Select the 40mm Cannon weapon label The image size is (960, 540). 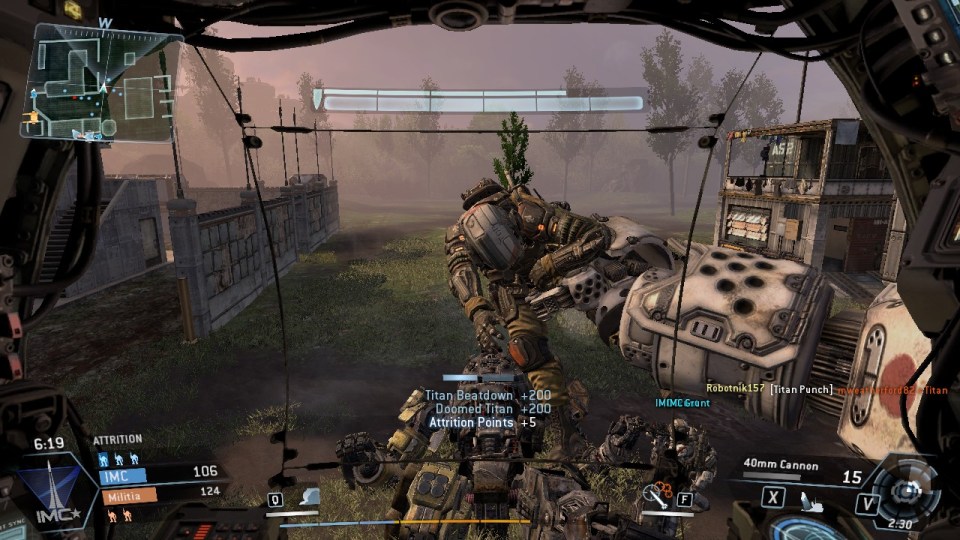[781, 464]
